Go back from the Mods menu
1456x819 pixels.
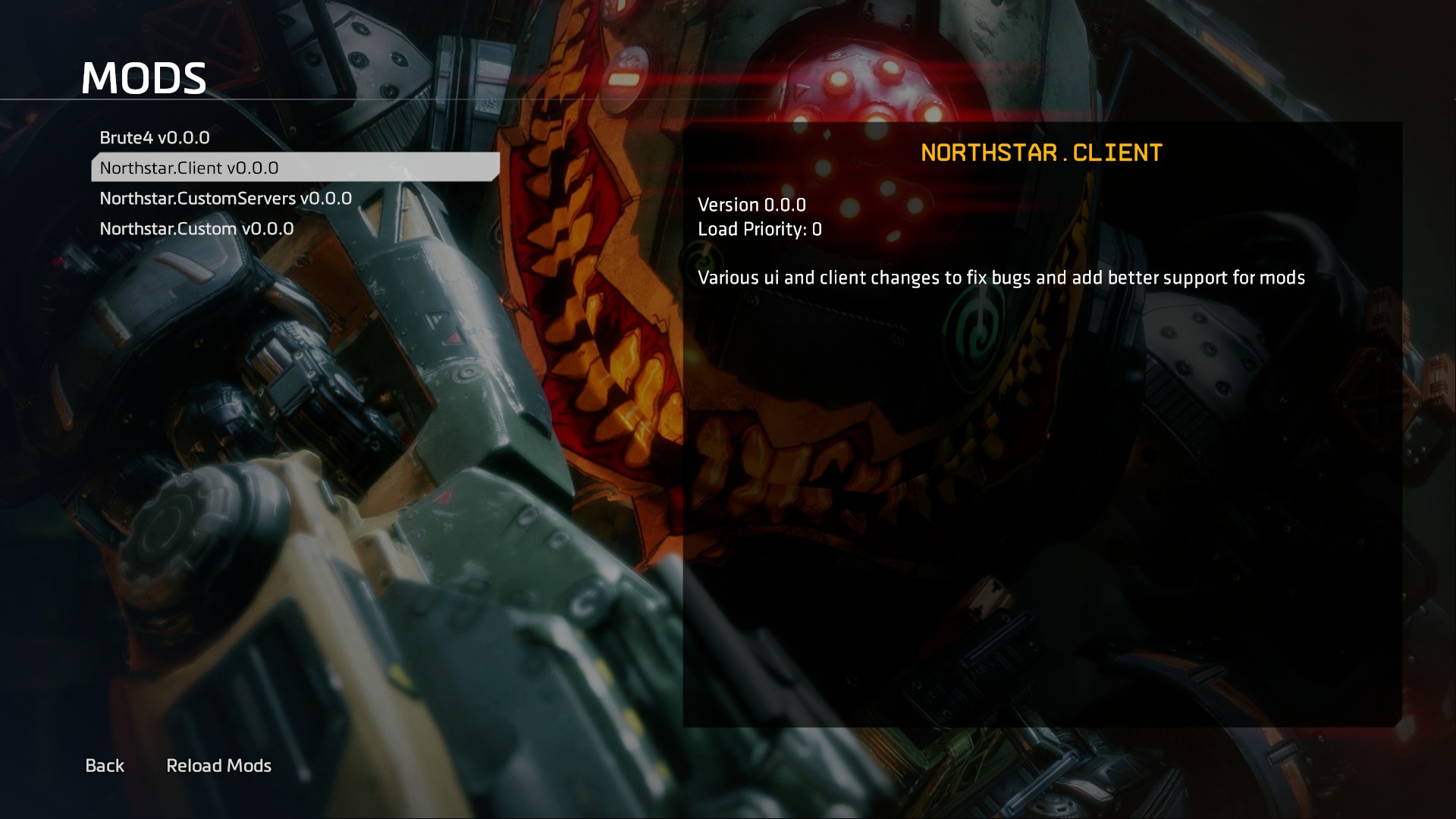point(105,766)
